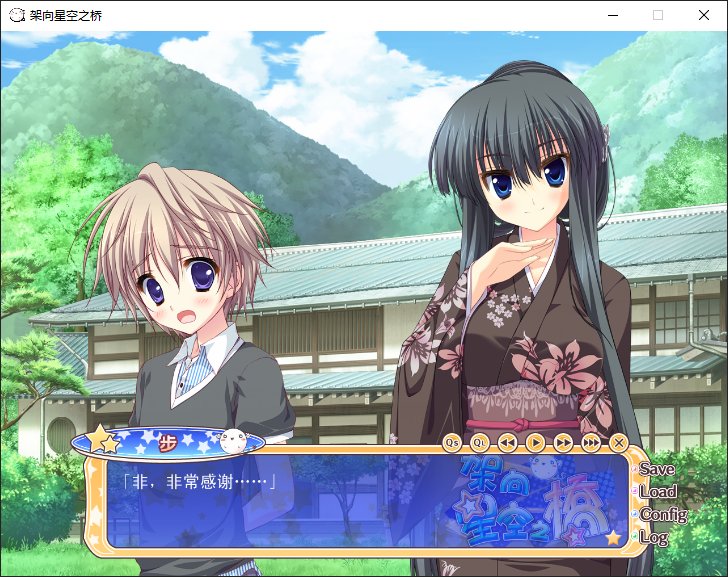Hide the dialogue box with the X button
This screenshot has height=577, width=728.
point(619,441)
